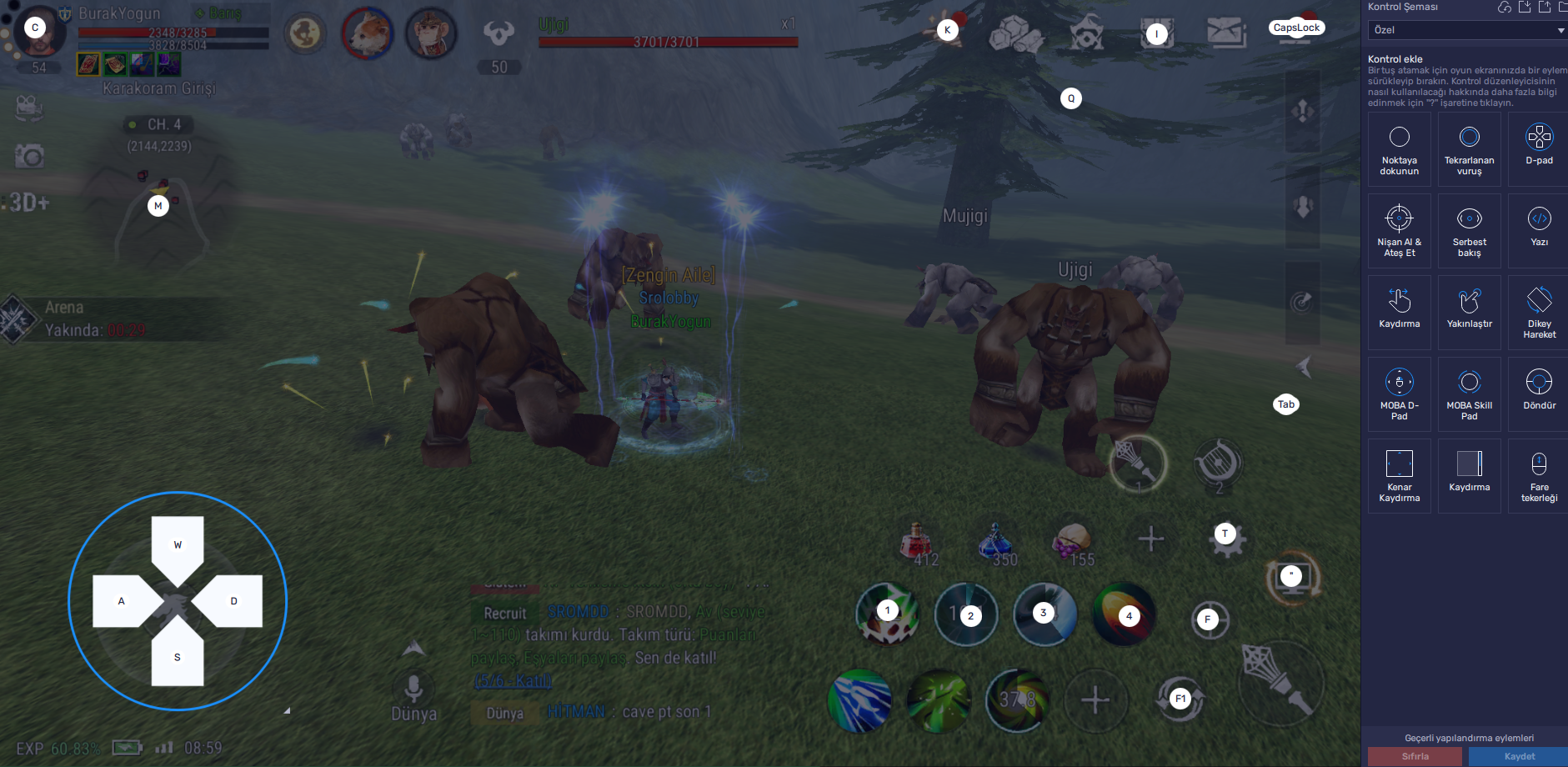Viewport: 1568px width, 767px height.
Task: Add a Serbest bakış control
Action: pyautogui.click(x=1470, y=231)
